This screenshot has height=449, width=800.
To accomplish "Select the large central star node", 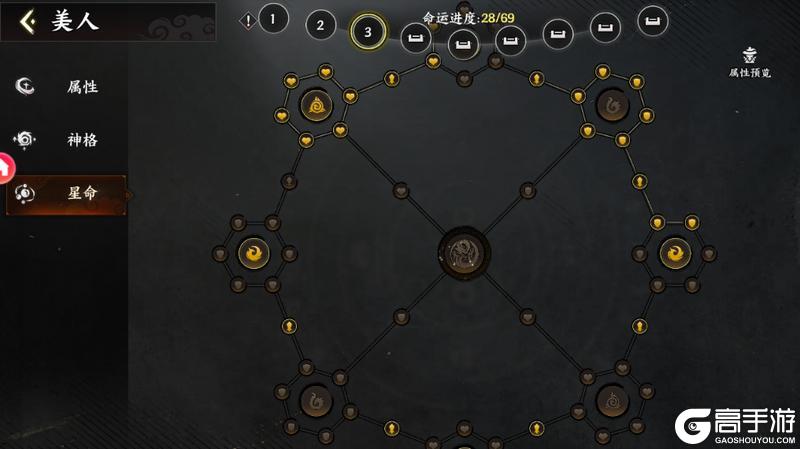I will click(464, 251).
